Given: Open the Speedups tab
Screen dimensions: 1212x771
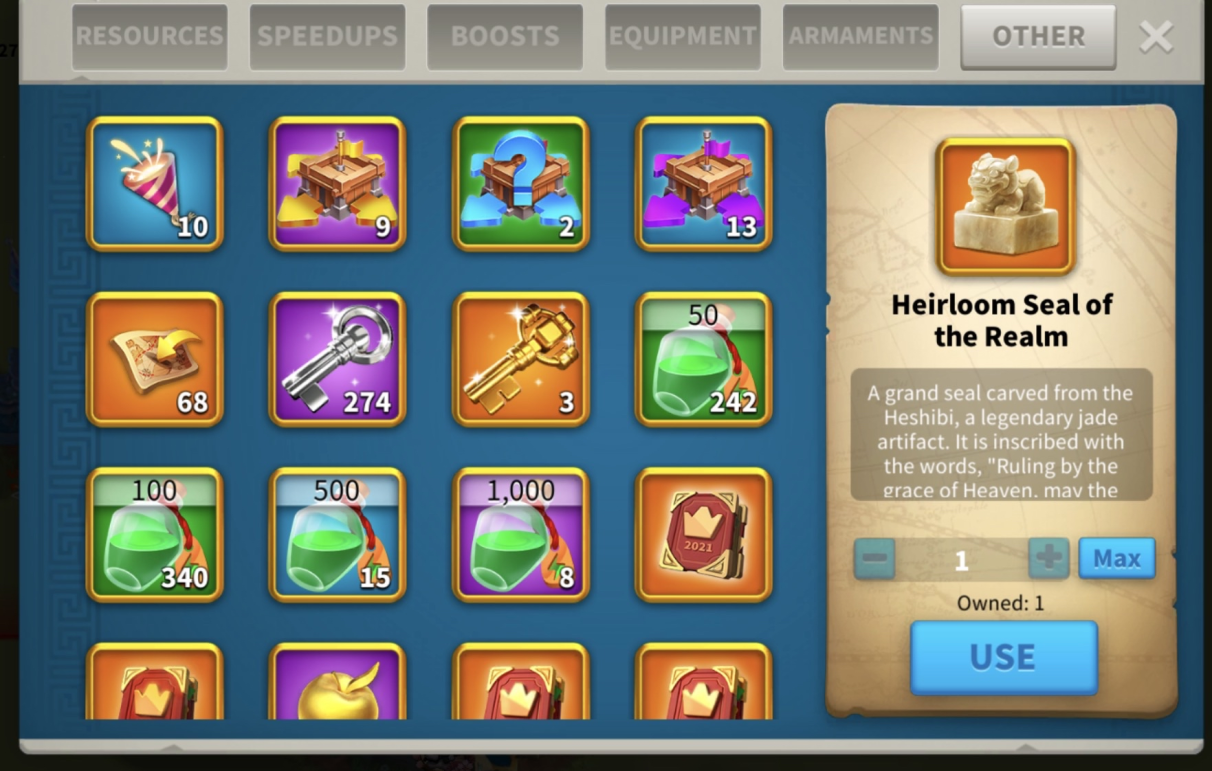Looking at the screenshot, I should tap(327, 37).
